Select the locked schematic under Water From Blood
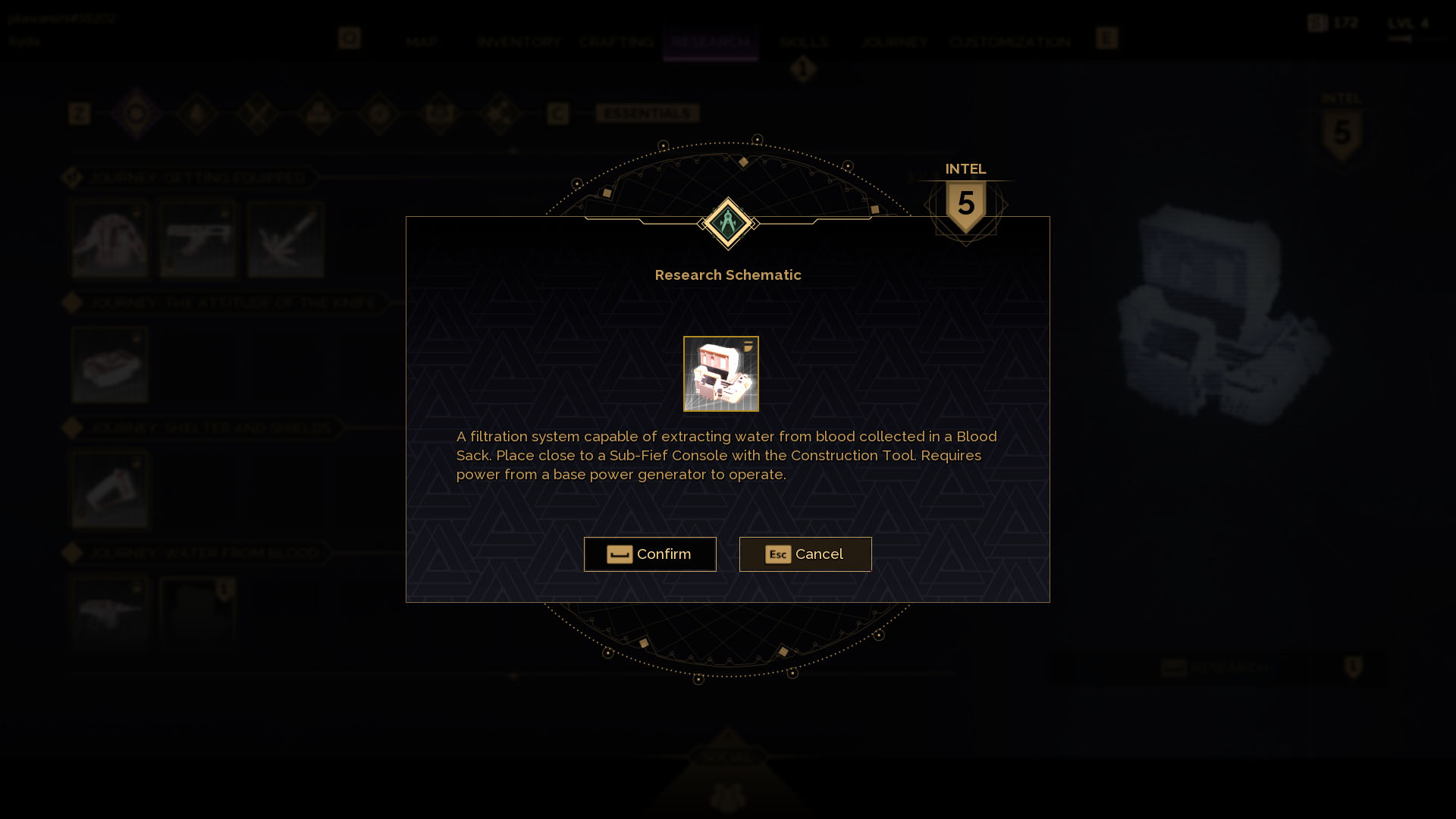 pos(198,610)
